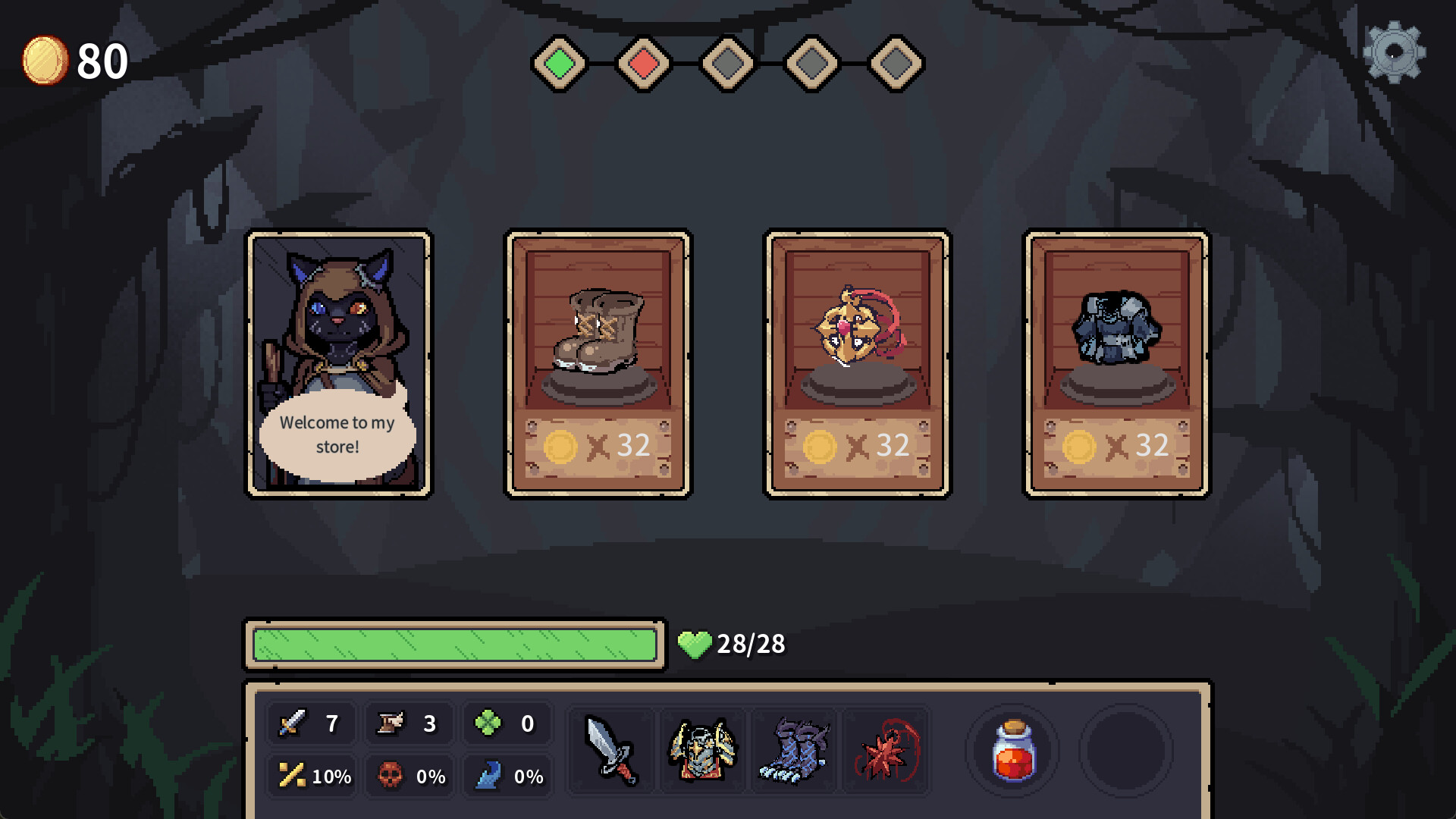Select the equipped sword icon
The width and height of the screenshot is (1456, 819).
pyautogui.click(x=610, y=751)
